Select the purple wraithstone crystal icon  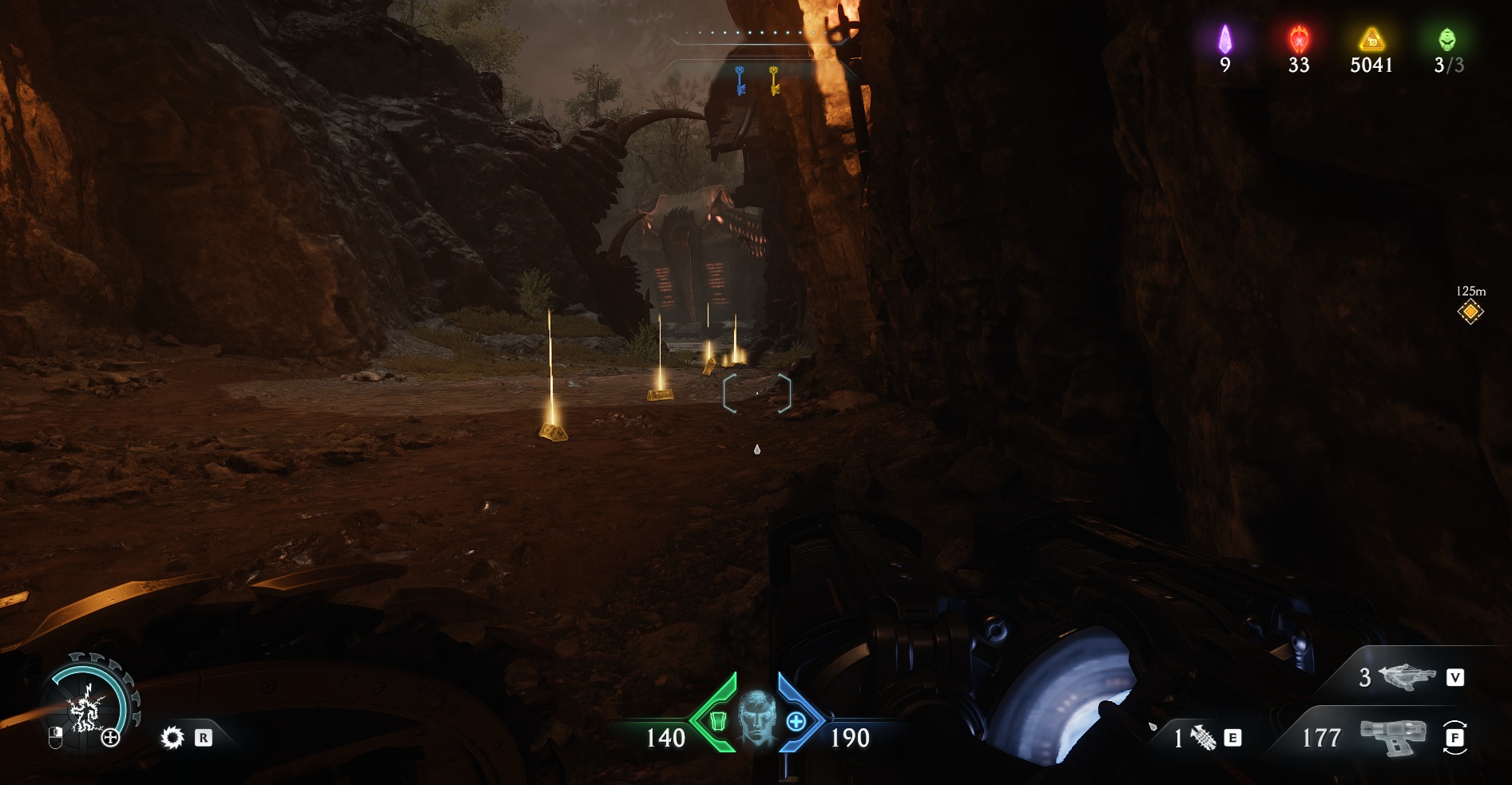pos(1224,39)
